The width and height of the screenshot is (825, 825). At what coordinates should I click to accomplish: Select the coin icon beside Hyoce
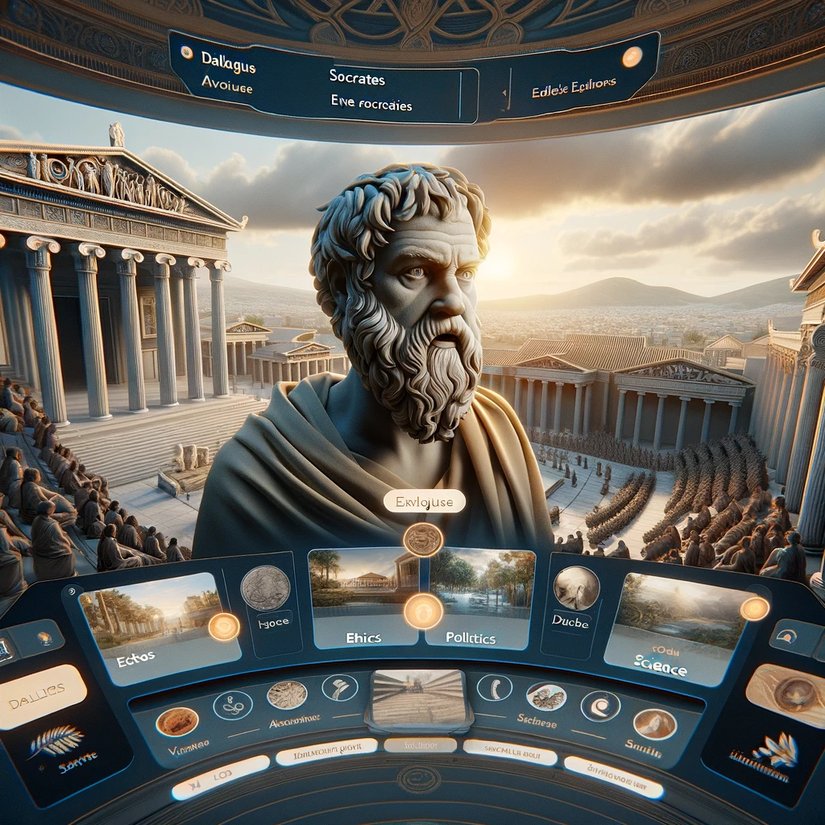coord(266,587)
